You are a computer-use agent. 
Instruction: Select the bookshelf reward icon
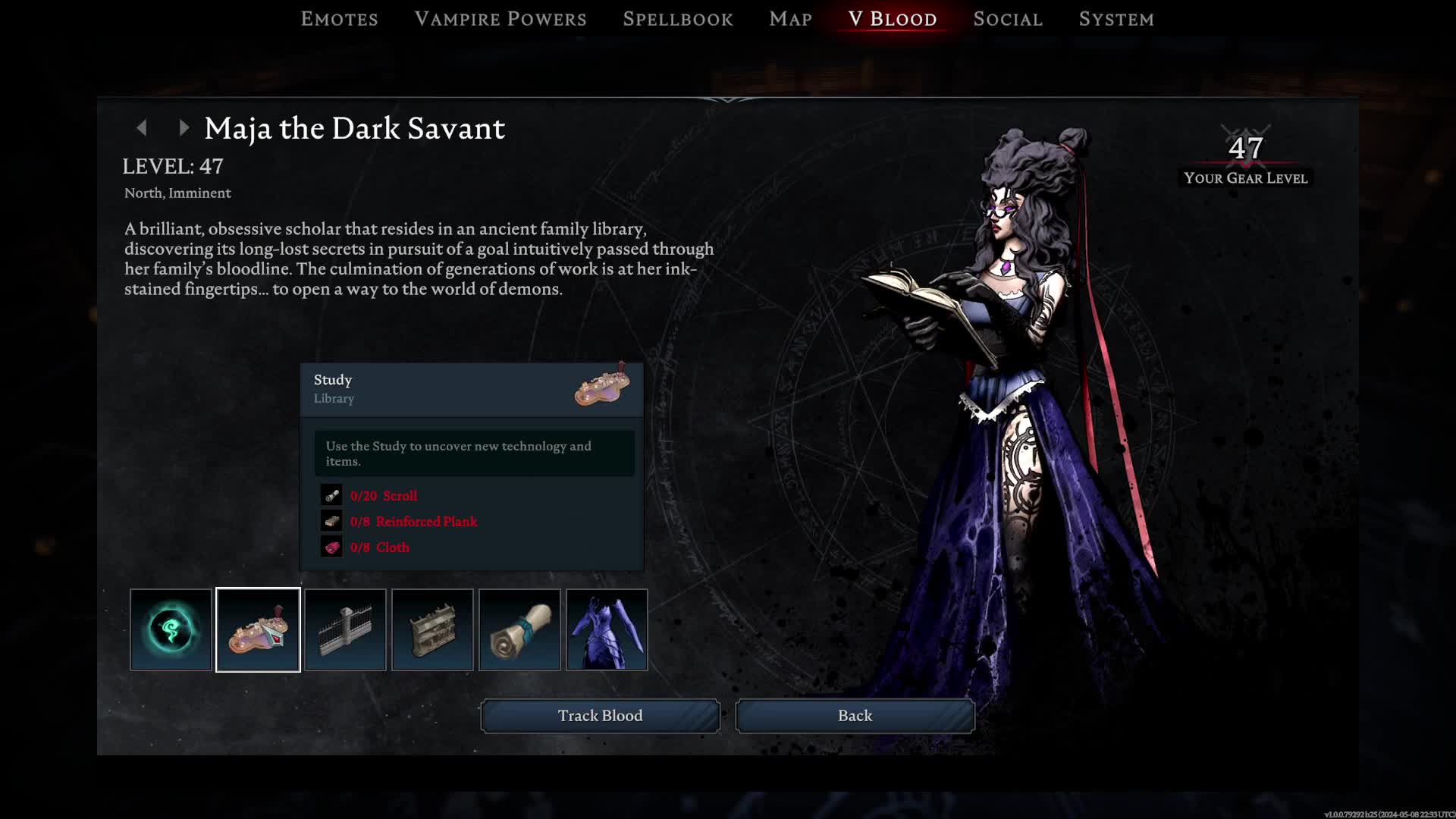tap(432, 629)
